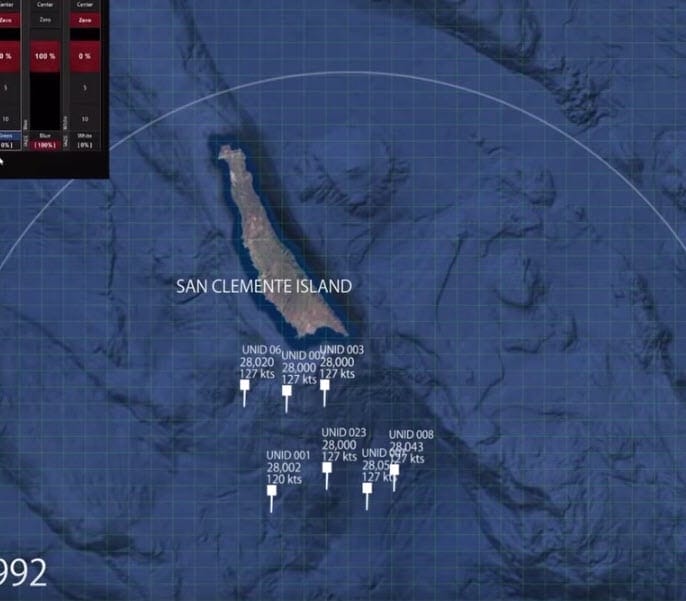This screenshot has width=686, height=601.
Task: Select the UNID 001 track marker
Action: click(x=271, y=490)
